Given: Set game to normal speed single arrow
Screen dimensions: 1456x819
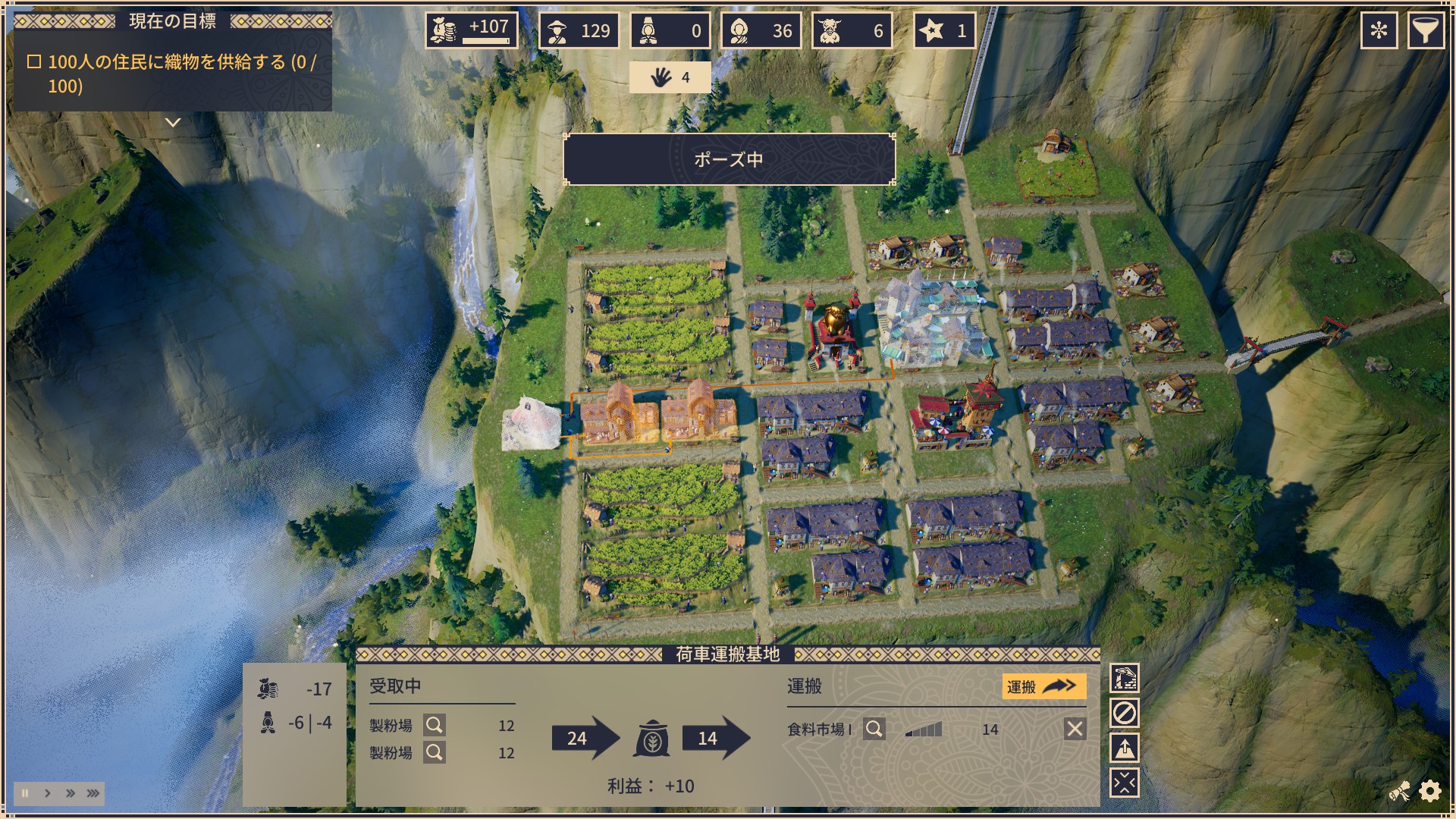Looking at the screenshot, I should 48,793.
